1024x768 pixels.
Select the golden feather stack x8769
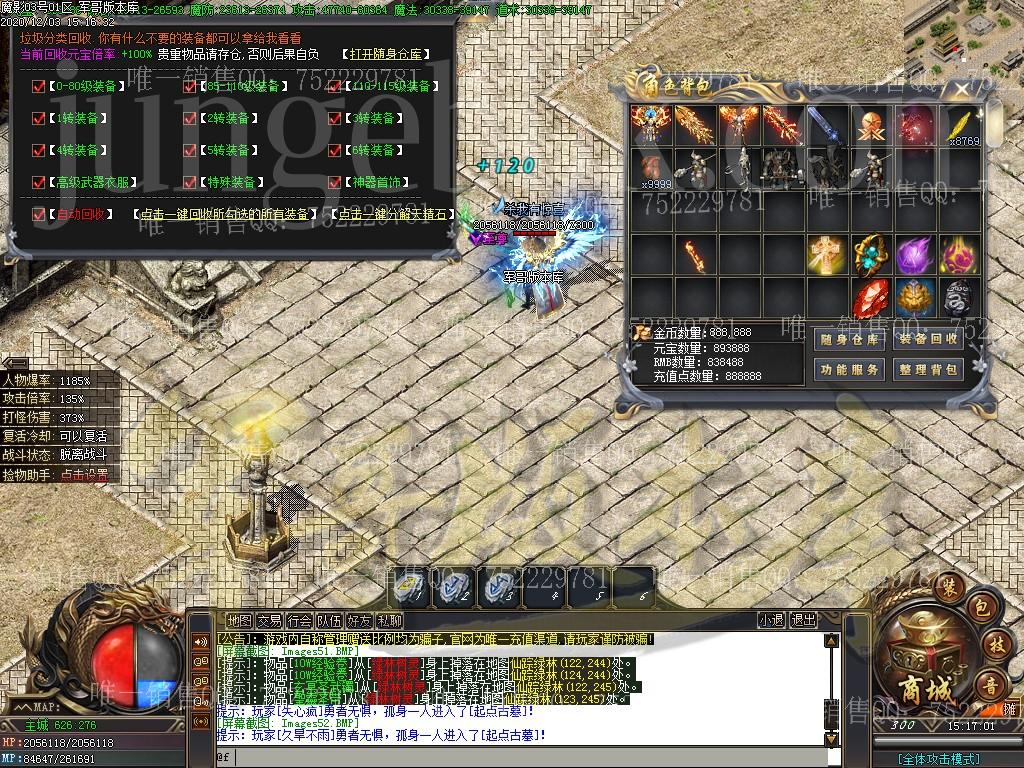point(960,126)
